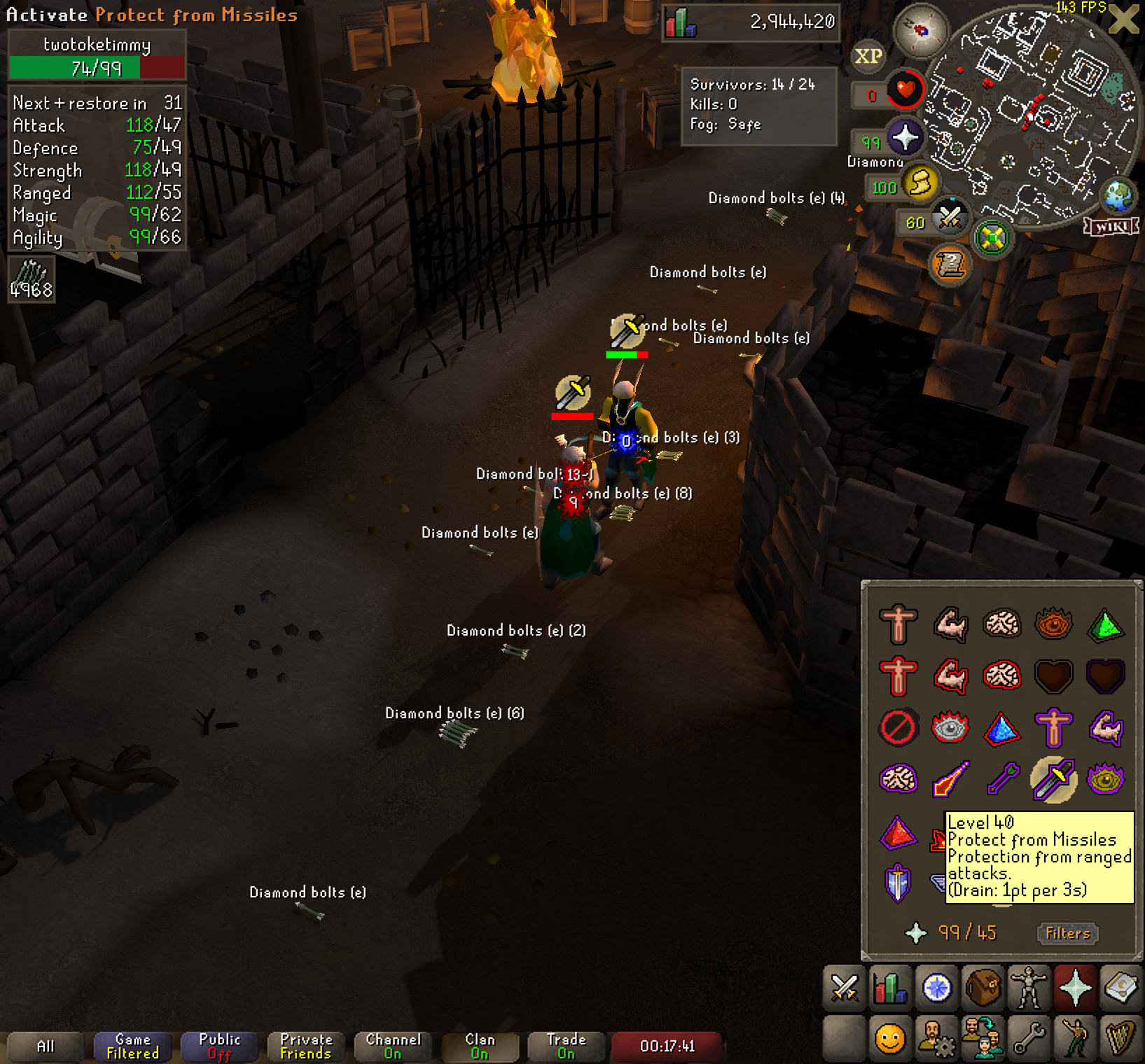Switch to the Combat Options crossed-swords tab
The width and height of the screenshot is (1145, 1064).
[x=845, y=988]
